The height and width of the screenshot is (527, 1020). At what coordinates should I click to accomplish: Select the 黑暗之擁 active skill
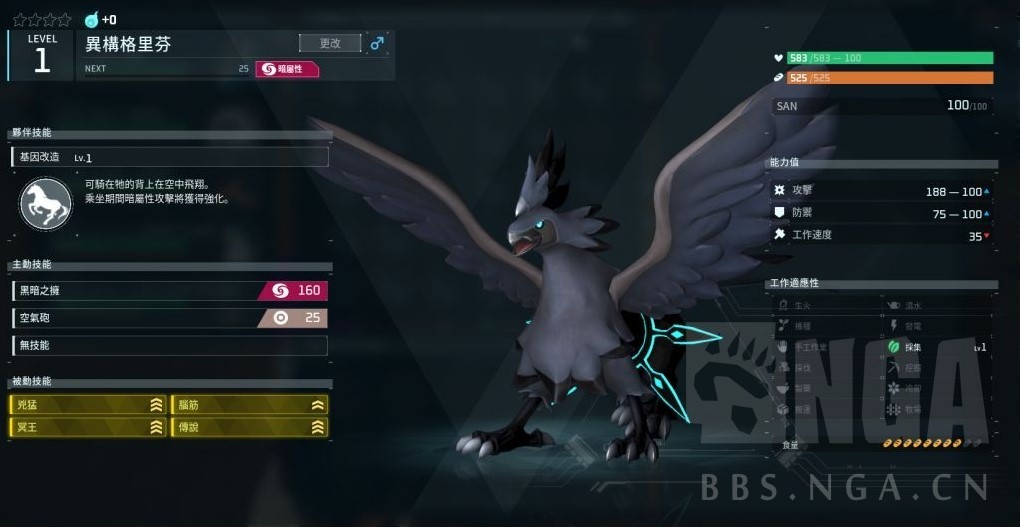click(x=169, y=291)
